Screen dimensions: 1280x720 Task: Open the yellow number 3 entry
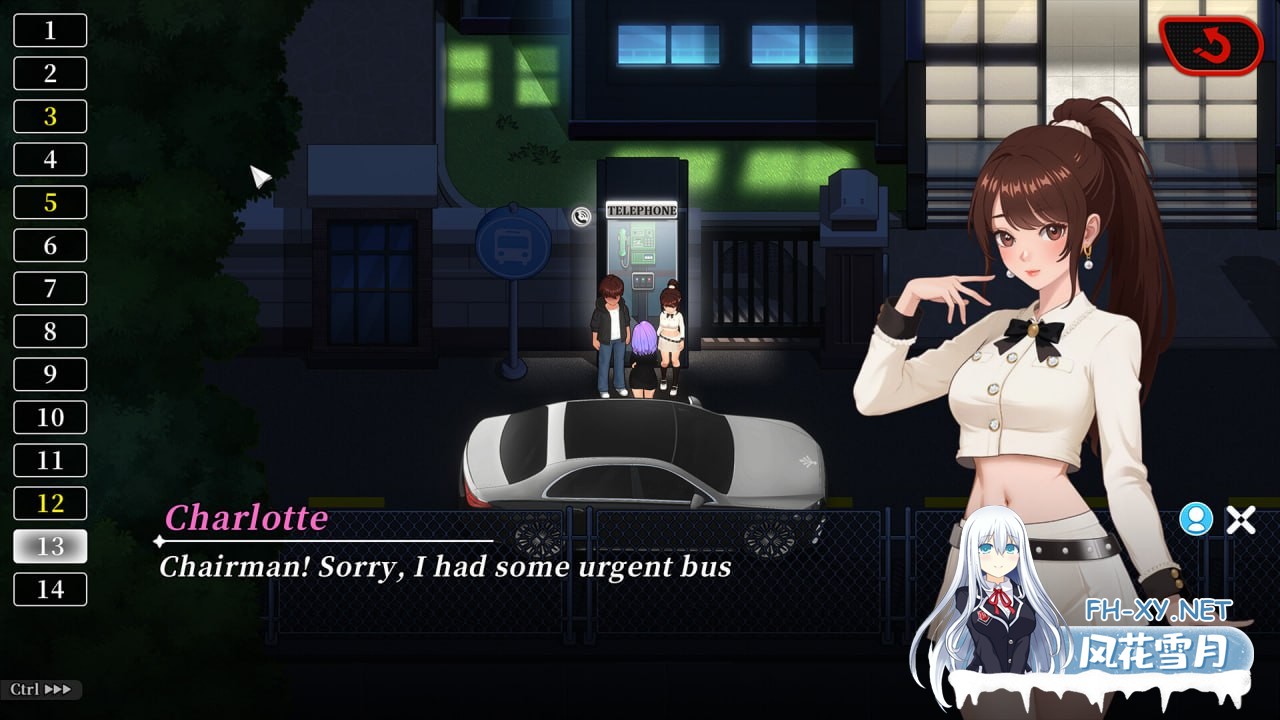[50, 116]
